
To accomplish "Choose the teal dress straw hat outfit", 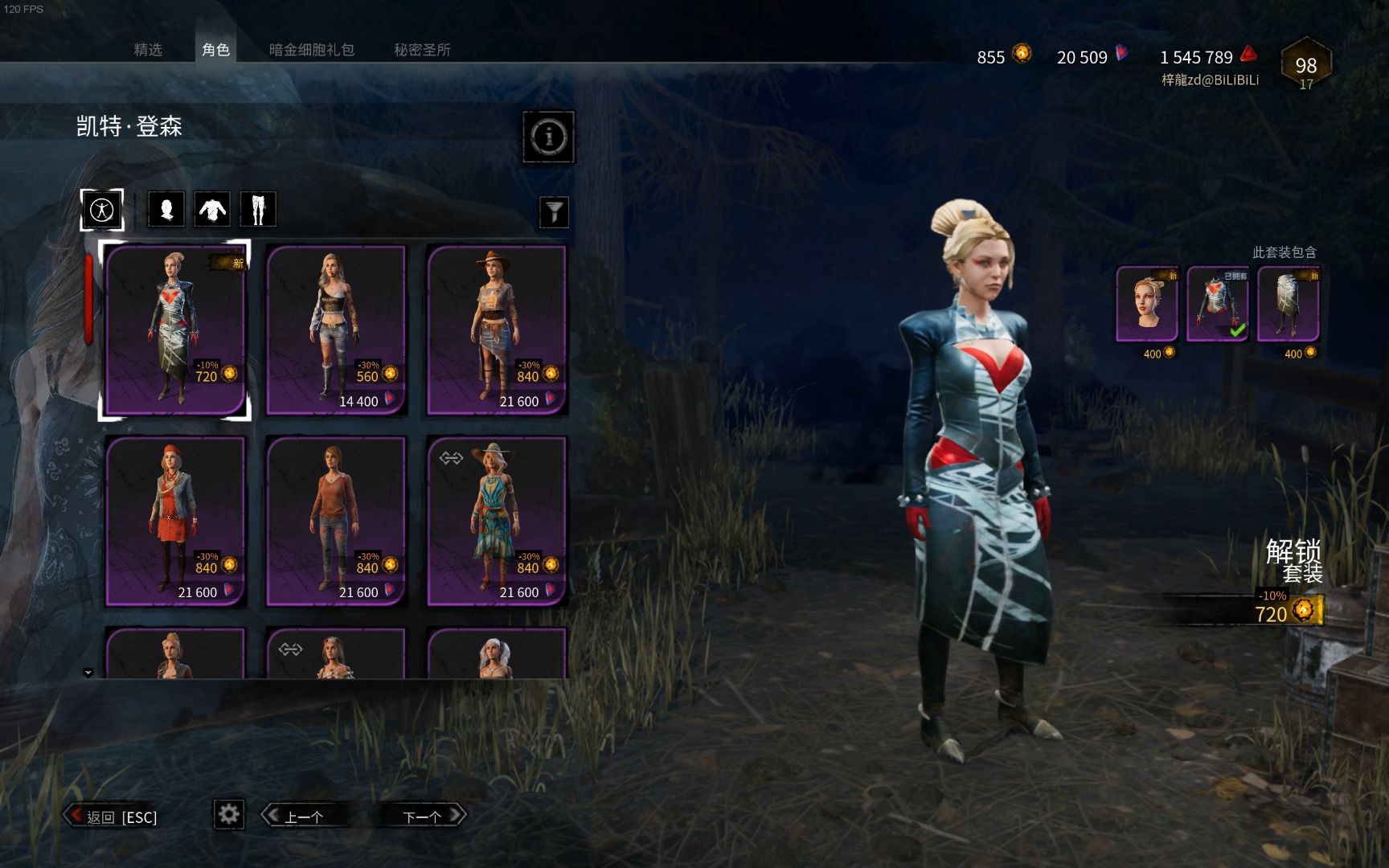I will tap(496, 521).
